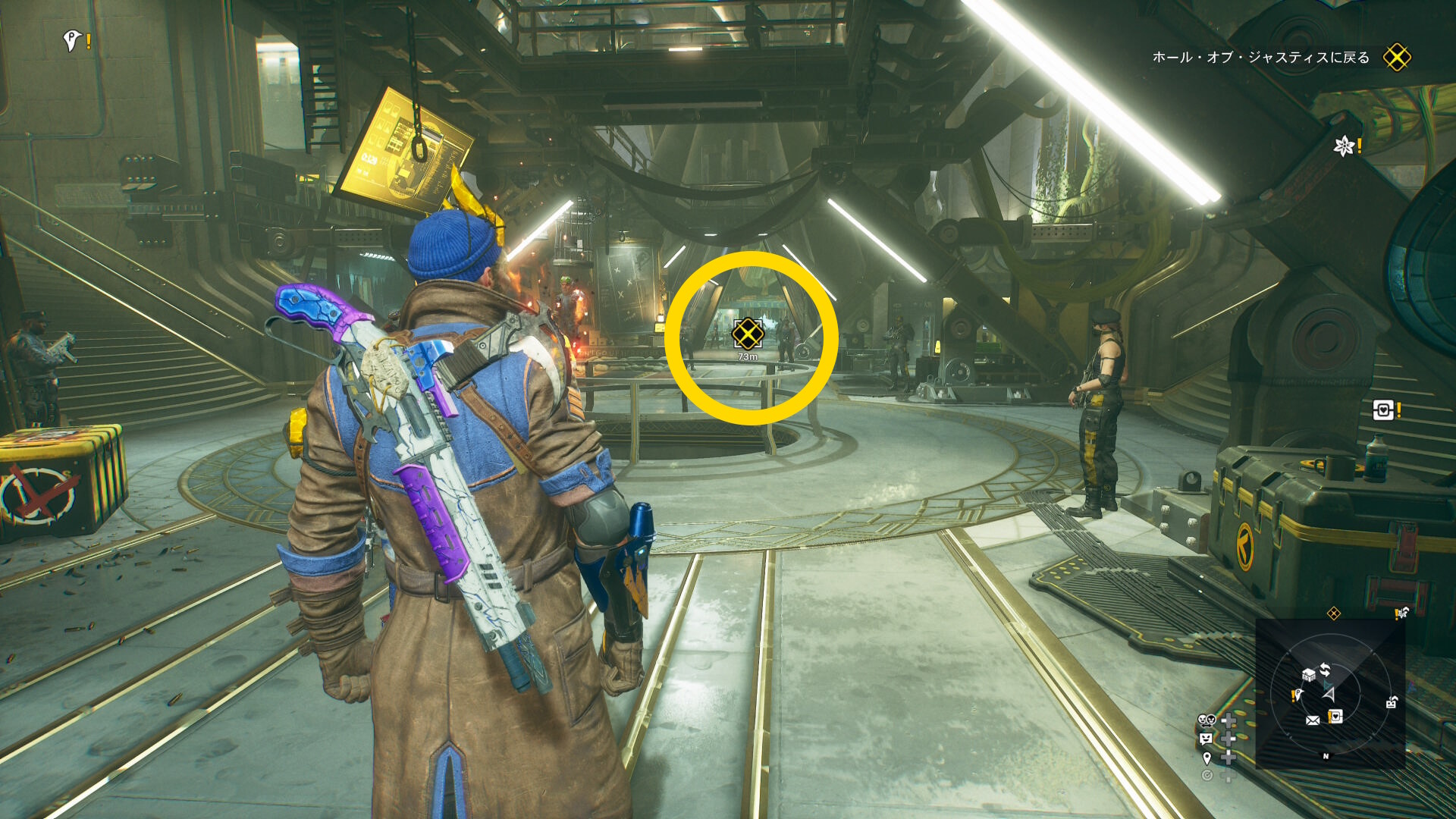Select the heart box marker outside the minimap
This screenshot has height=819, width=1456.
pos(1383,410)
